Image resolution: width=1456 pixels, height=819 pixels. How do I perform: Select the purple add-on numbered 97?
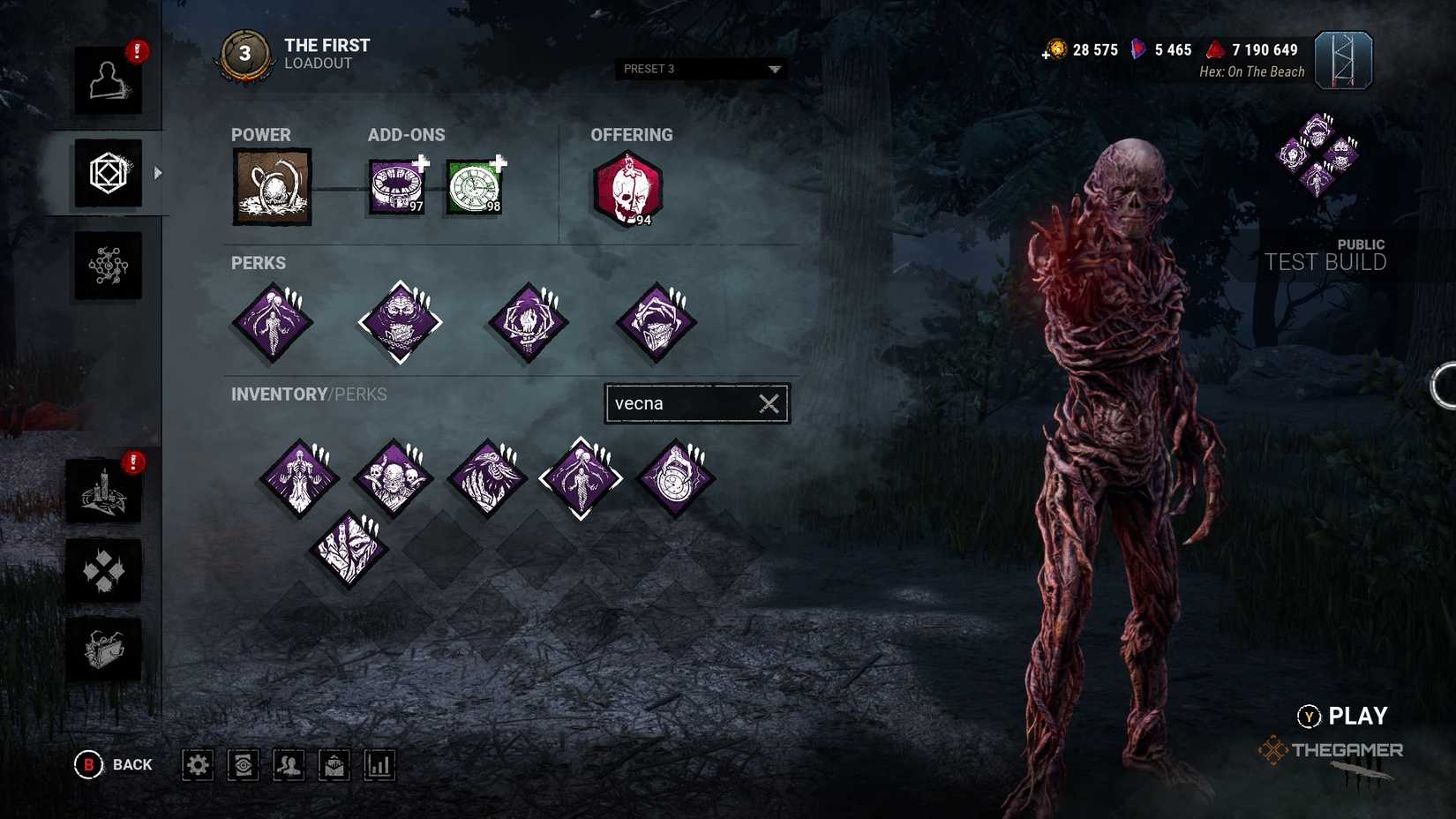pyautogui.click(x=395, y=187)
